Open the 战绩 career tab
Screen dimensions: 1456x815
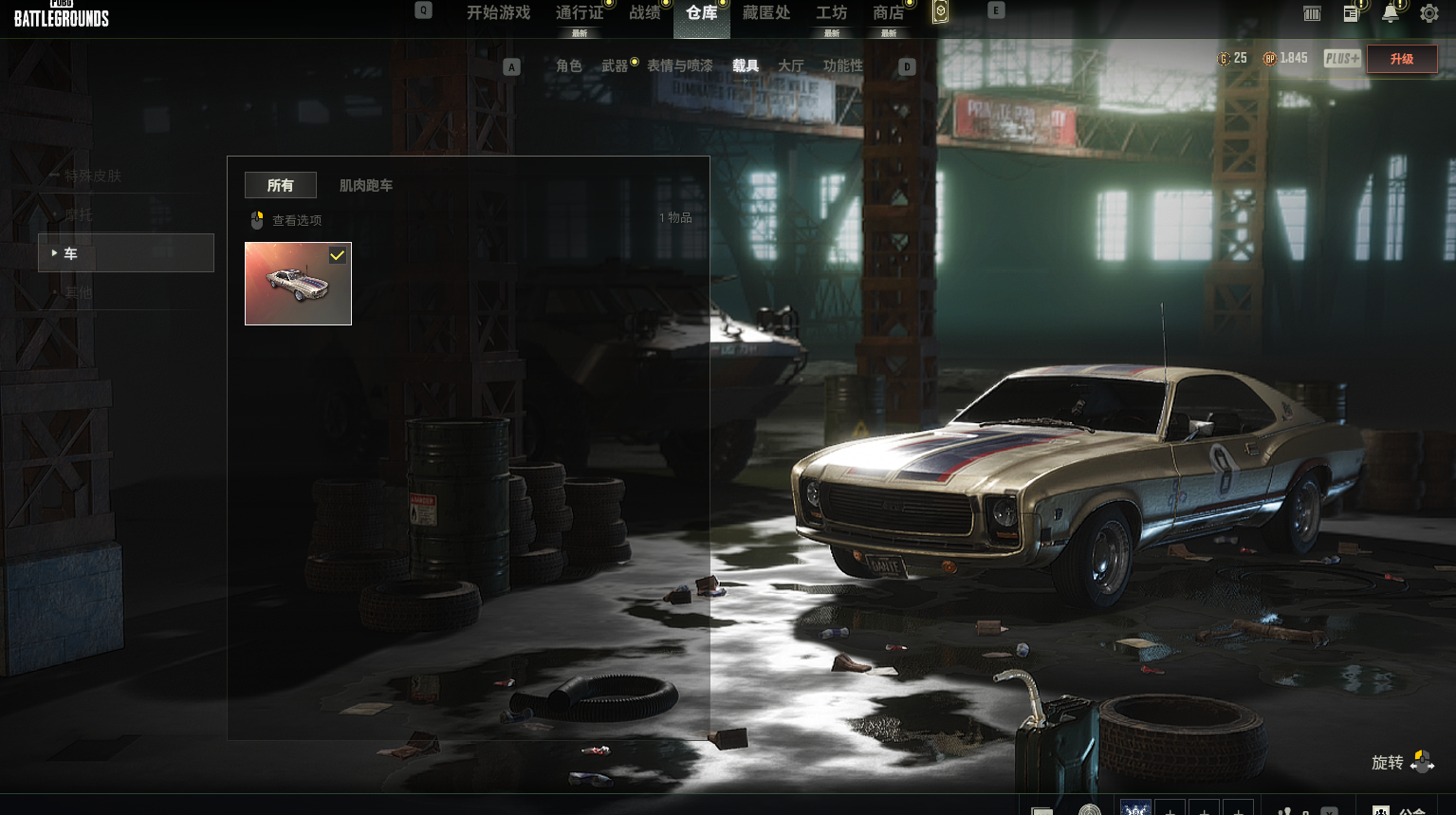tap(645, 13)
